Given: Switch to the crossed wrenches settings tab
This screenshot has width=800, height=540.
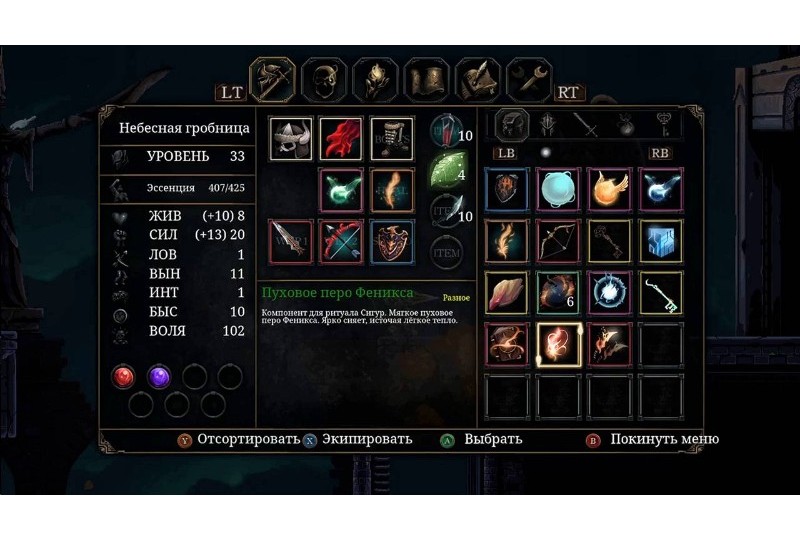Looking at the screenshot, I should pos(529,80).
